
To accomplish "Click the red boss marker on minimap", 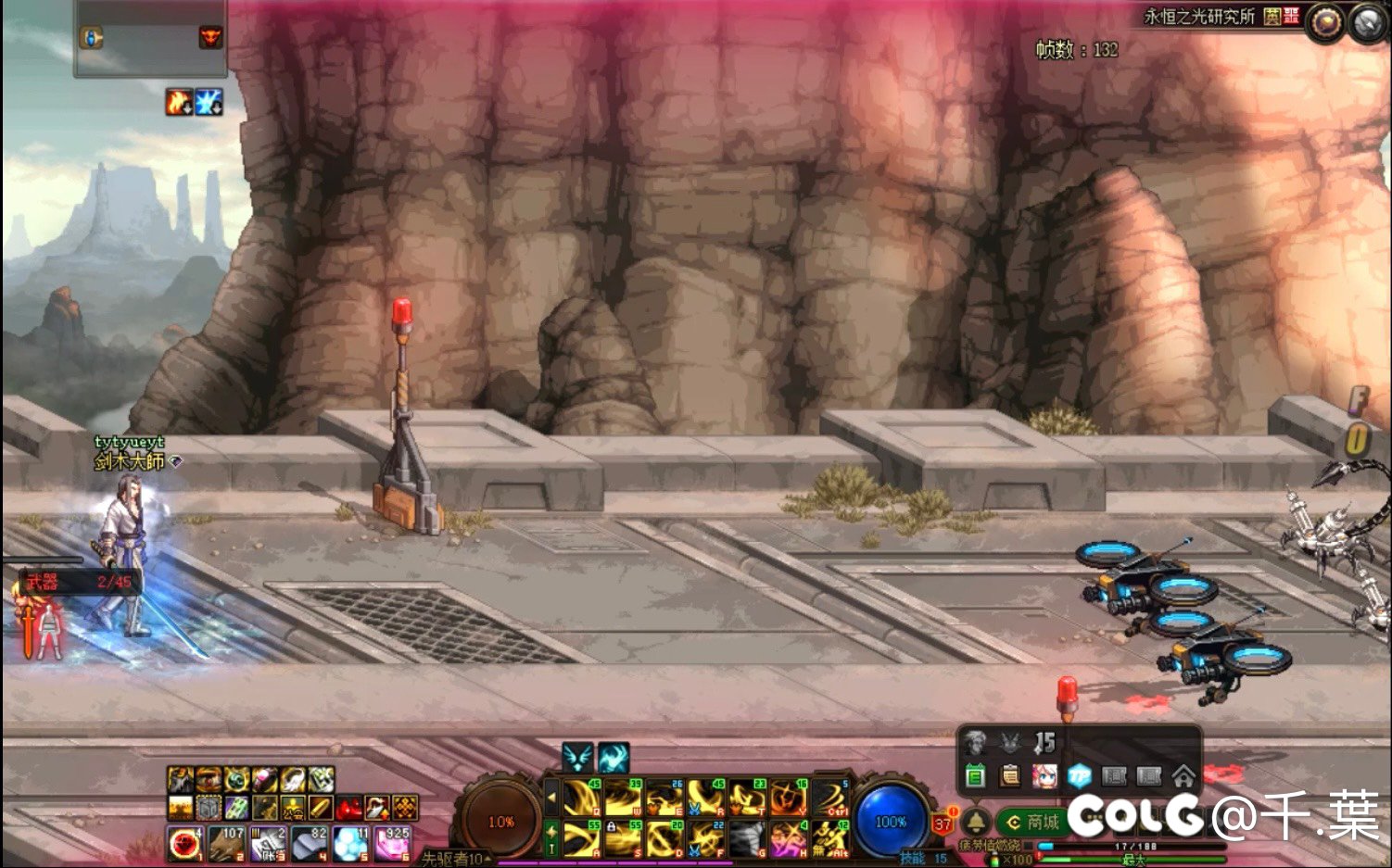I will coord(210,37).
